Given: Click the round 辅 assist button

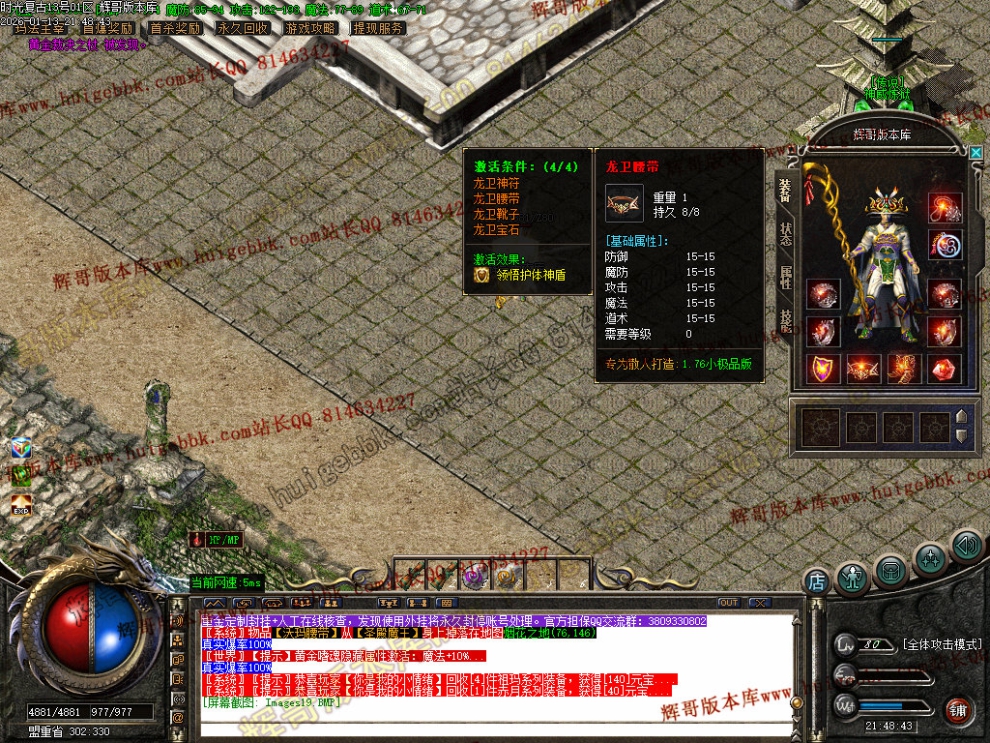Looking at the screenshot, I should click(x=960, y=711).
